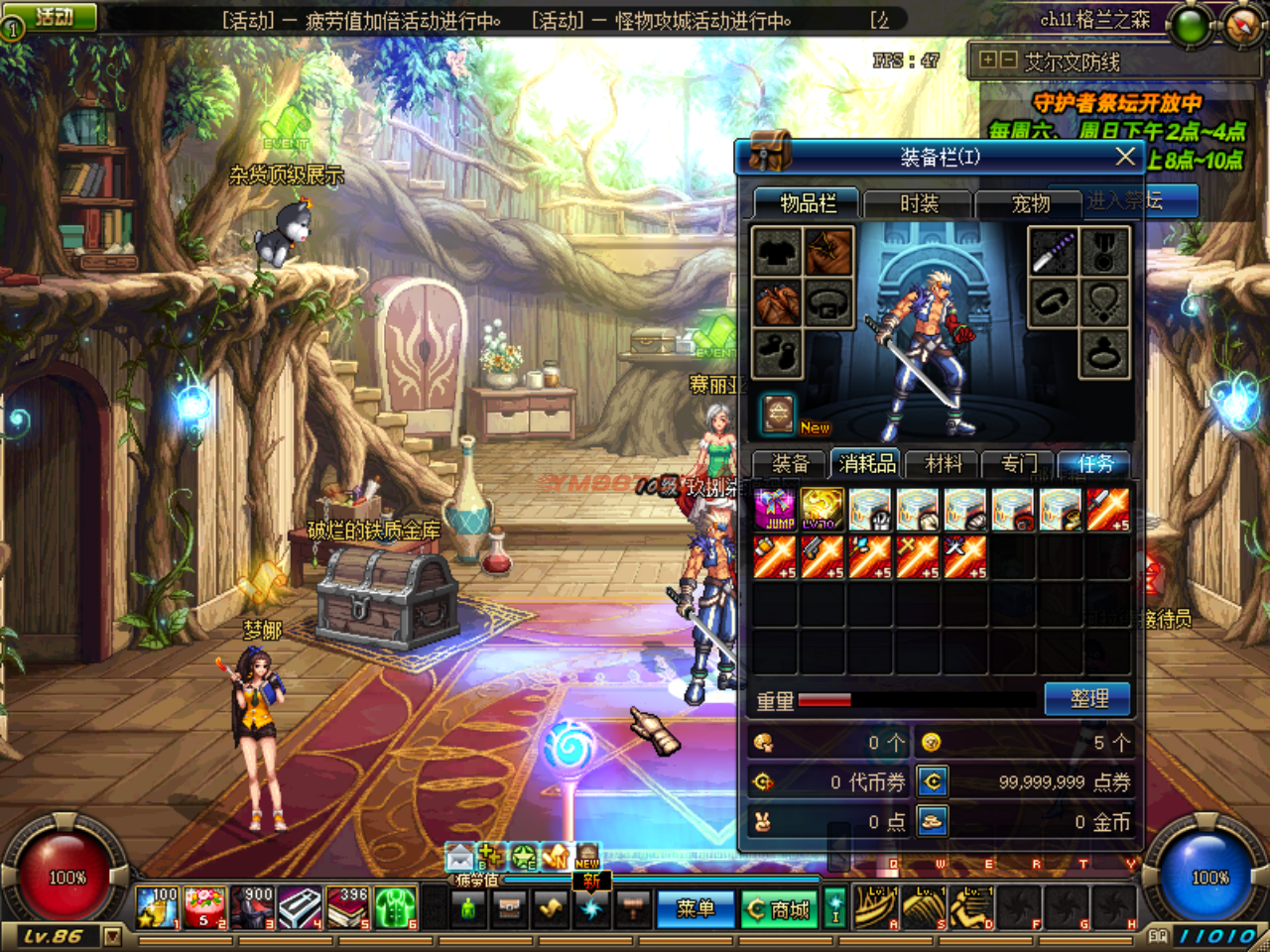Open the 宠物 tab
Image resolution: width=1270 pixels, height=952 pixels.
(x=1030, y=203)
